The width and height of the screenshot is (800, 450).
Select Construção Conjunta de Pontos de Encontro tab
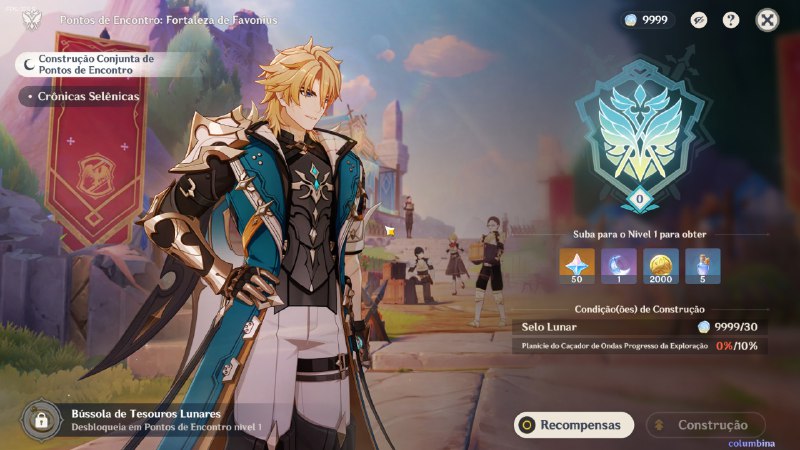[90, 64]
